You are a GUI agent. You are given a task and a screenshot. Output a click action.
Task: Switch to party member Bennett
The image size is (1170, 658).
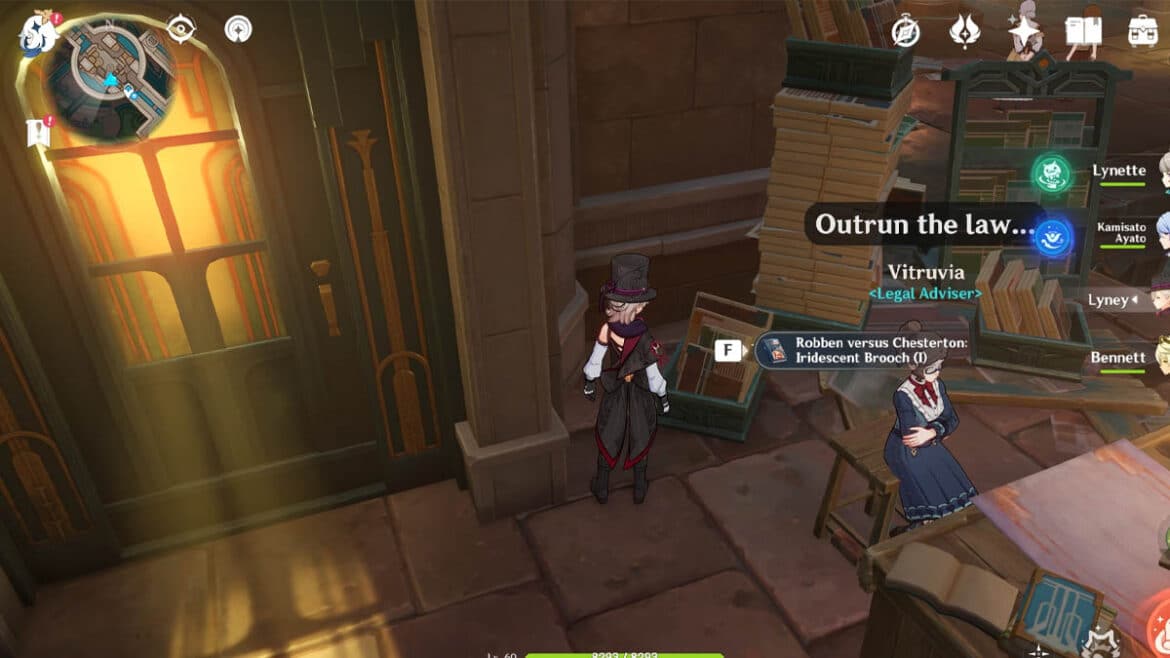click(x=1119, y=357)
